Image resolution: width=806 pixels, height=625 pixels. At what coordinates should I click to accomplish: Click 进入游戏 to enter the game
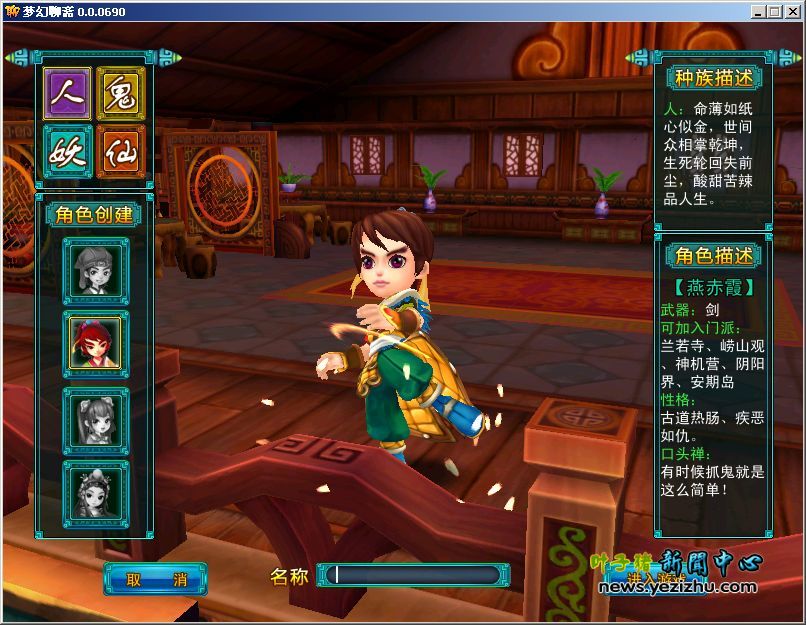coord(657,579)
